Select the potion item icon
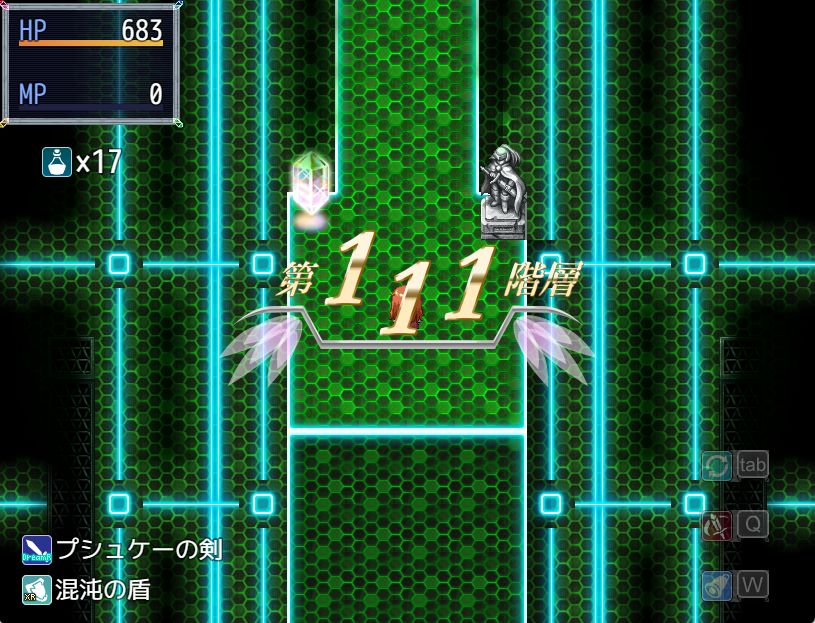815x623 pixels. [56, 161]
